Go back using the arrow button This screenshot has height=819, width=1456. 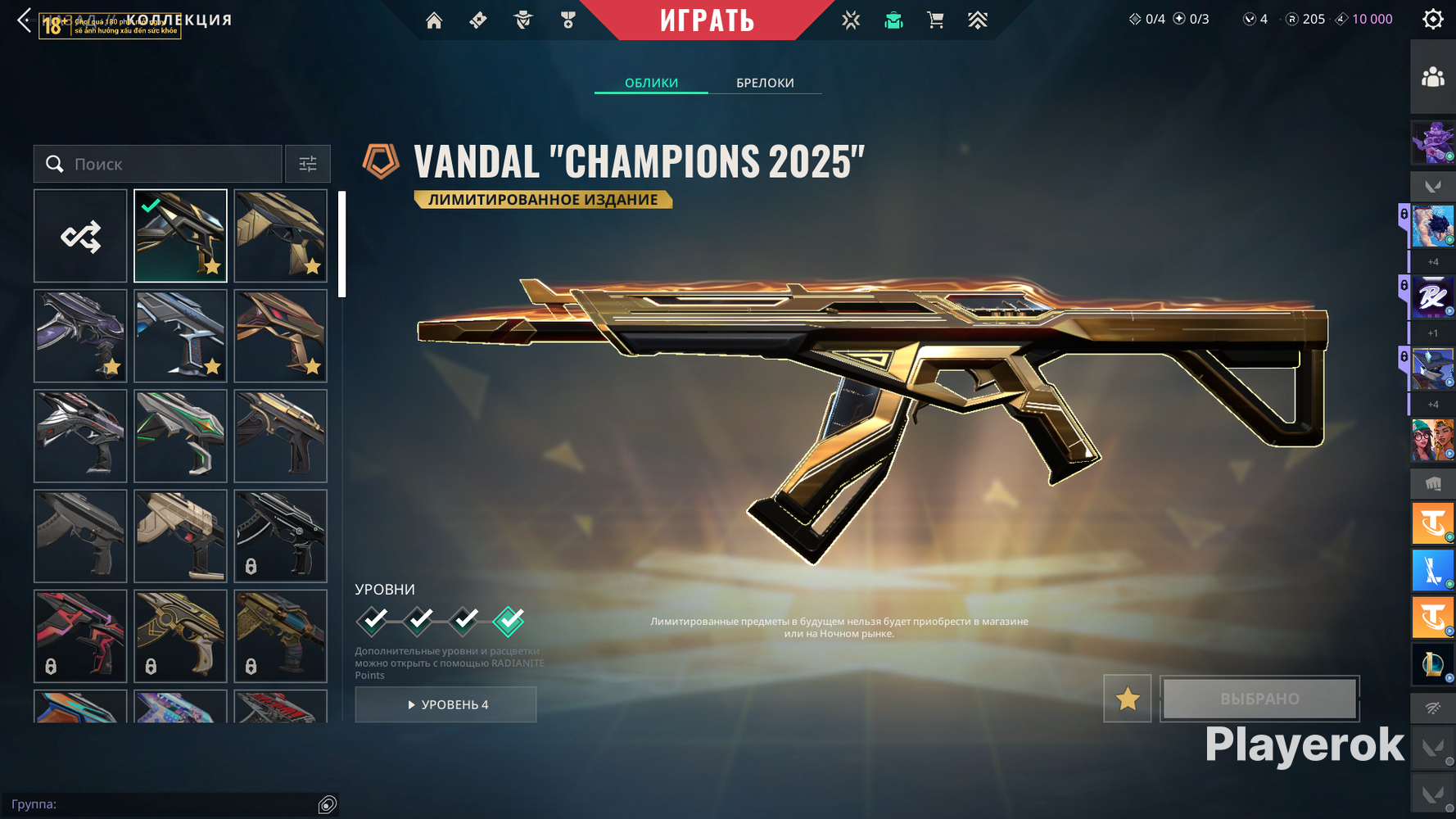[x=25, y=20]
